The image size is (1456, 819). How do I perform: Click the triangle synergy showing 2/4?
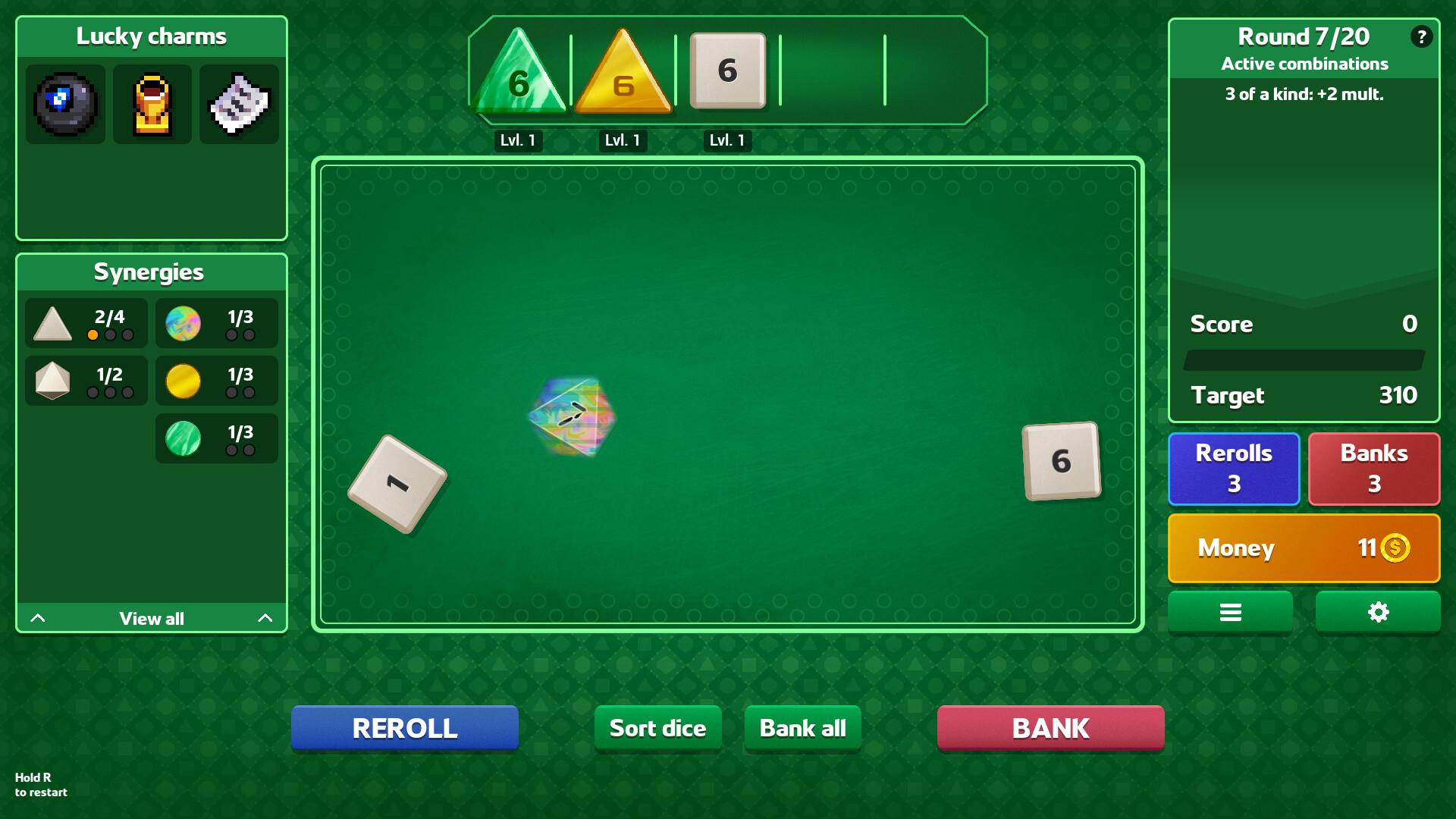[x=85, y=323]
